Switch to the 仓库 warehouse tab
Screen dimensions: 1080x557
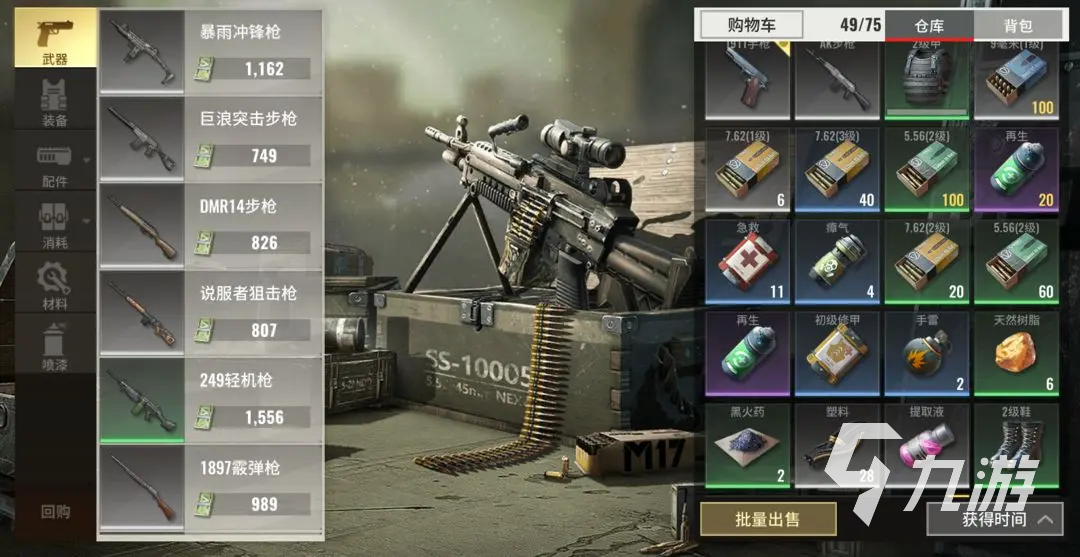click(929, 25)
